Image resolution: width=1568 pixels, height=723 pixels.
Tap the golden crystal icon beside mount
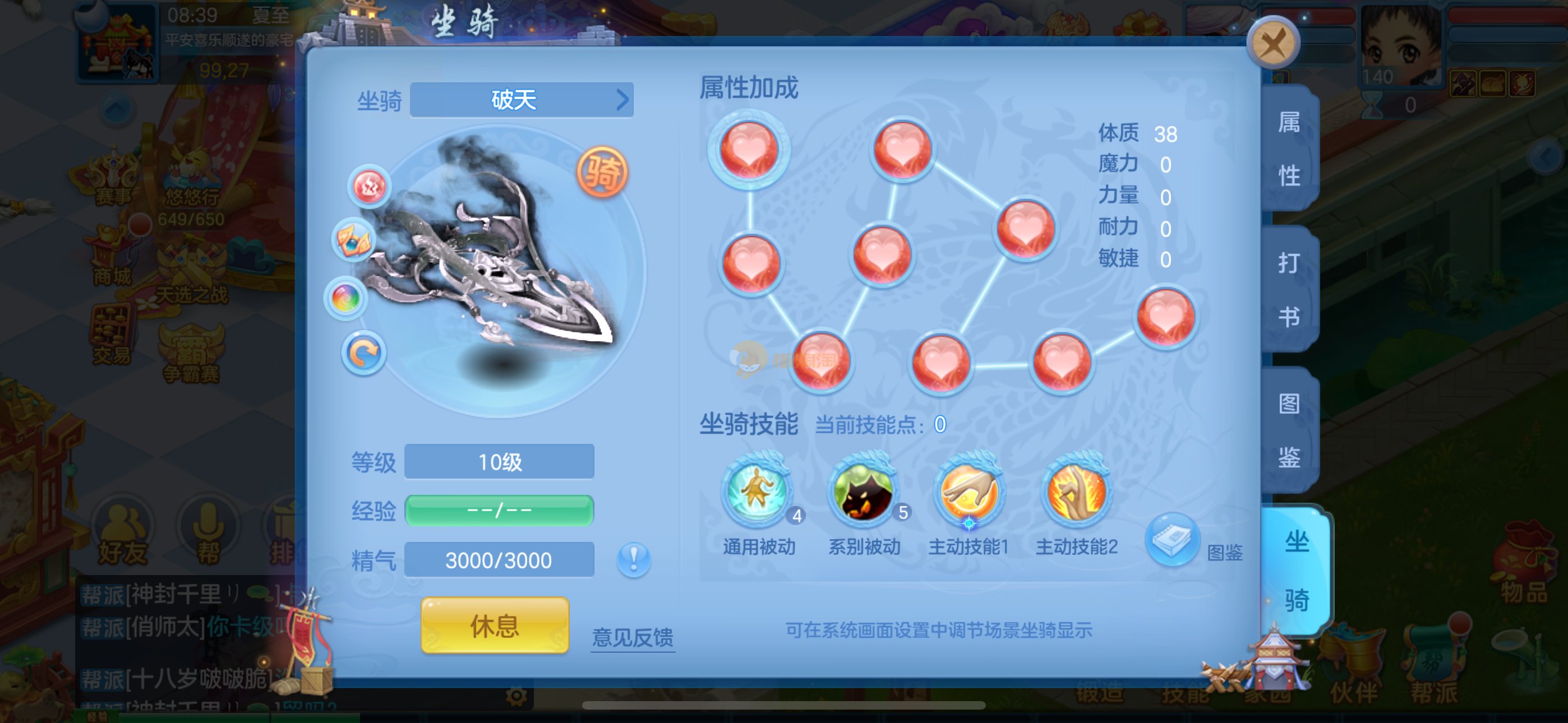pos(353,240)
